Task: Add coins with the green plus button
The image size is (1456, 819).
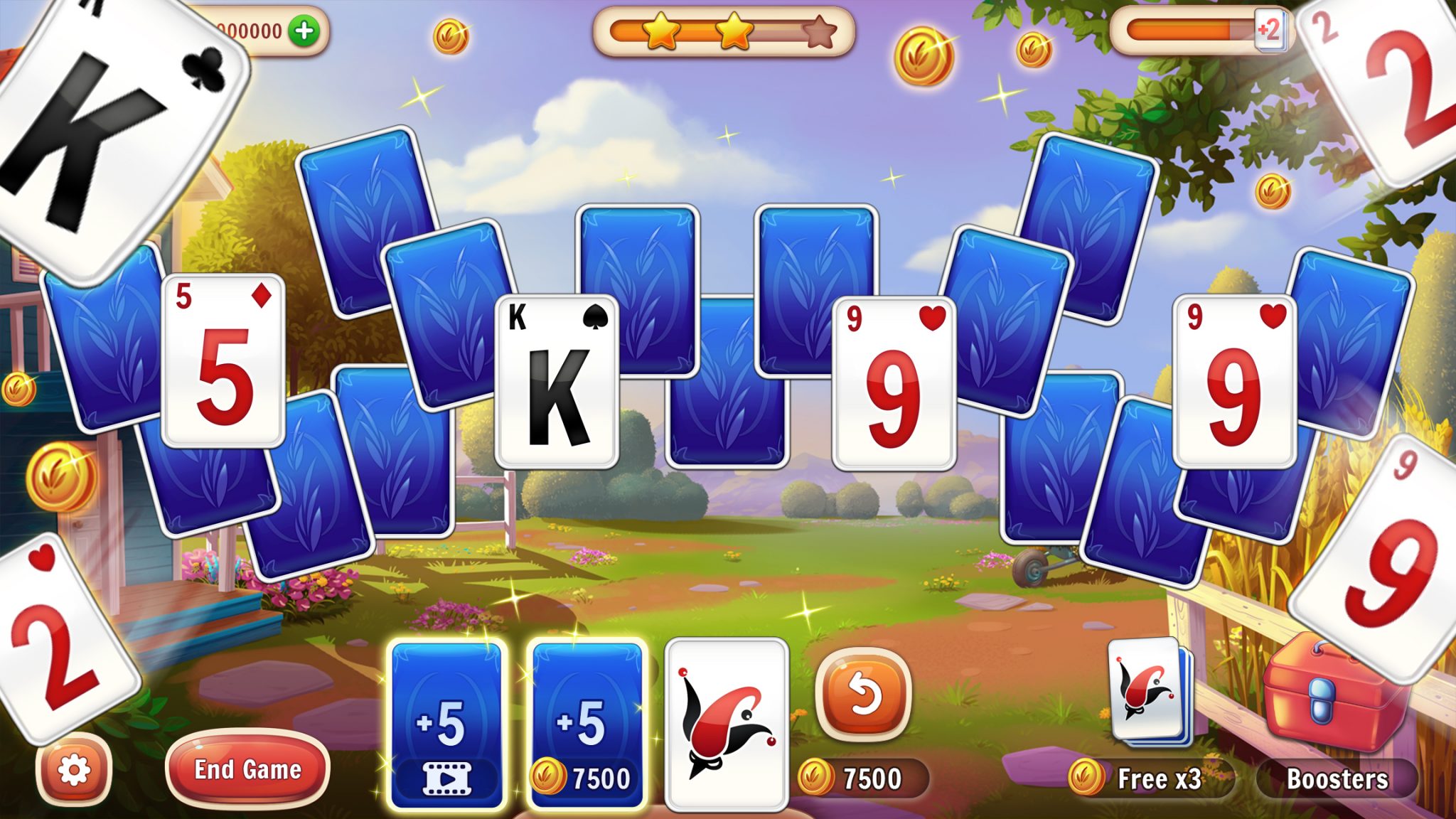Action: tap(304, 30)
